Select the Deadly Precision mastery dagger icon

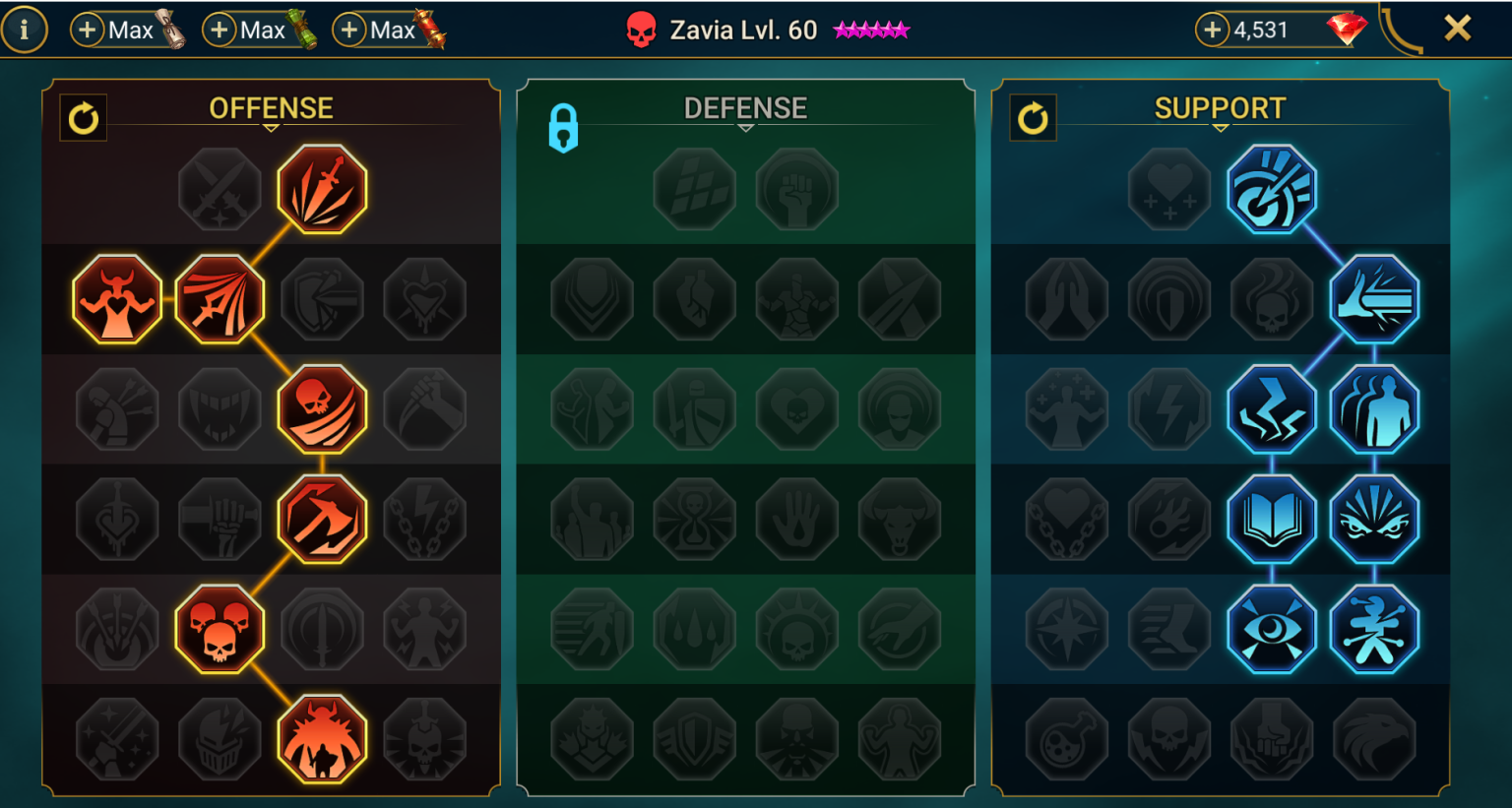[322, 189]
